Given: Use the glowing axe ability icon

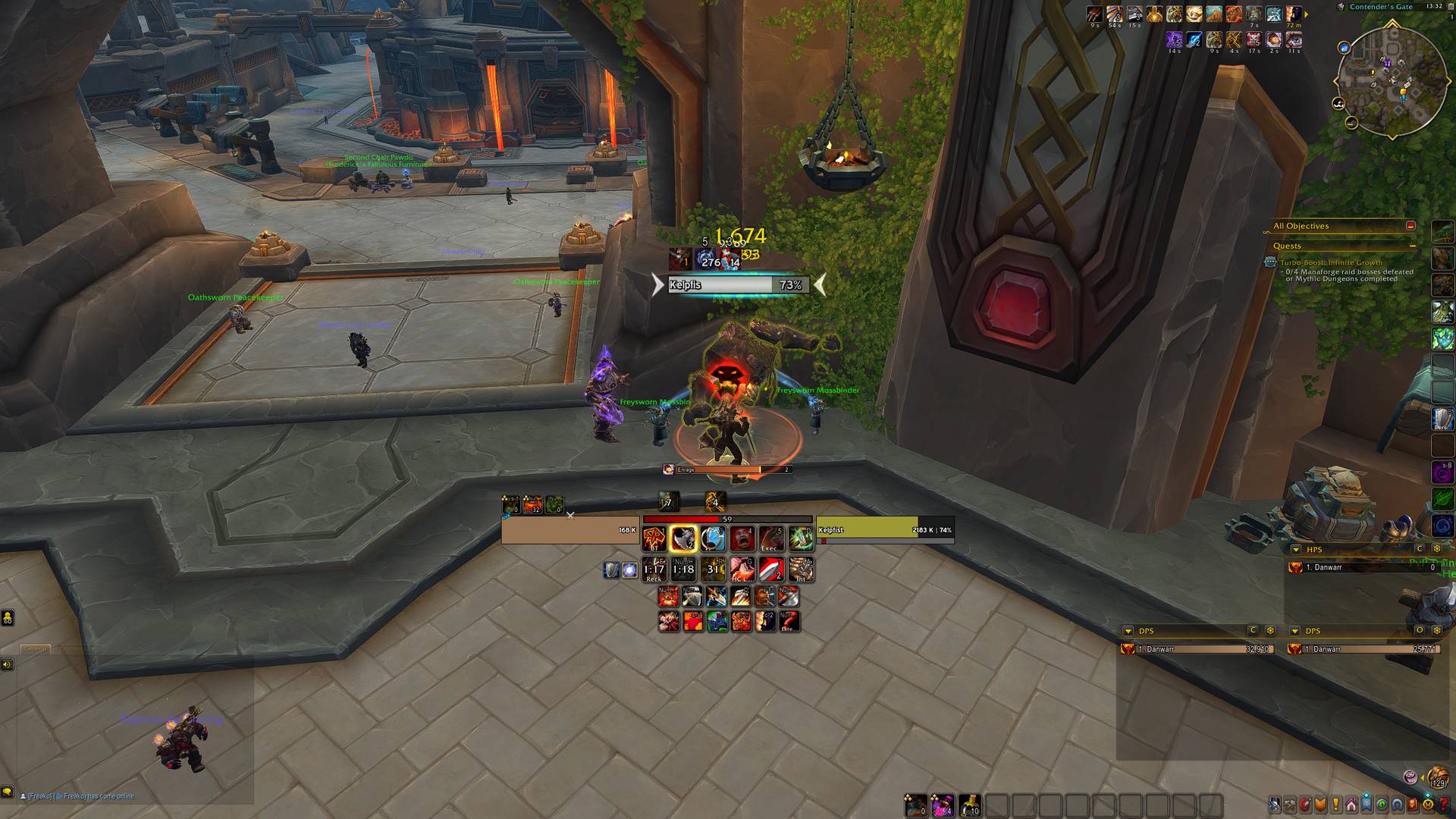Looking at the screenshot, I should point(683,538).
